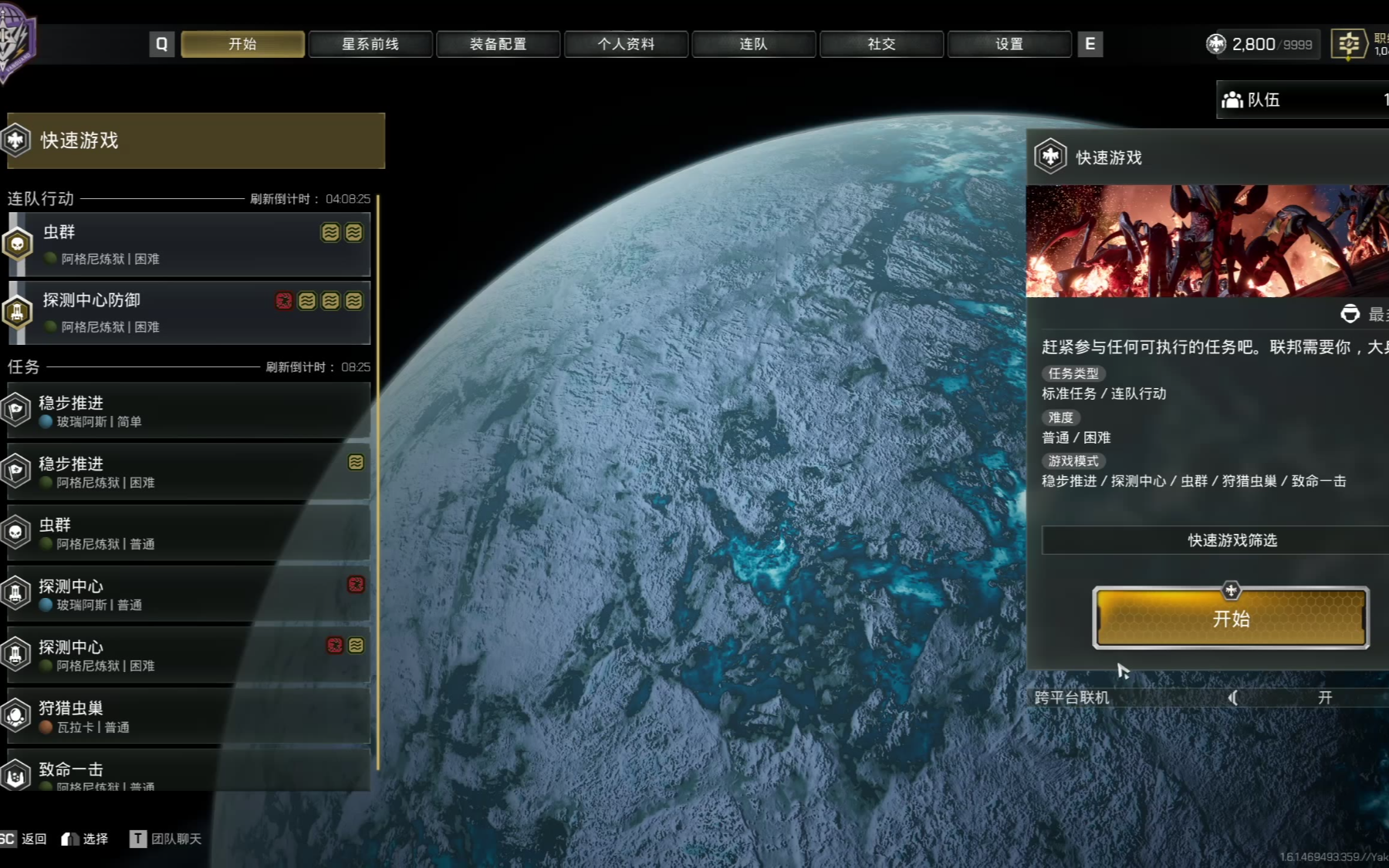Click the 团队聊天 team chat option
The height and width of the screenshot is (868, 1389).
click(167, 839)
